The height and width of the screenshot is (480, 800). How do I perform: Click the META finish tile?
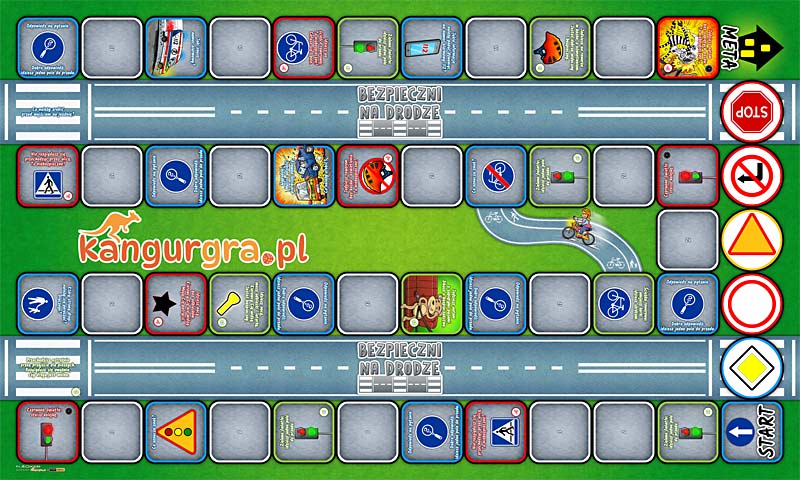(x=753, y=45)
